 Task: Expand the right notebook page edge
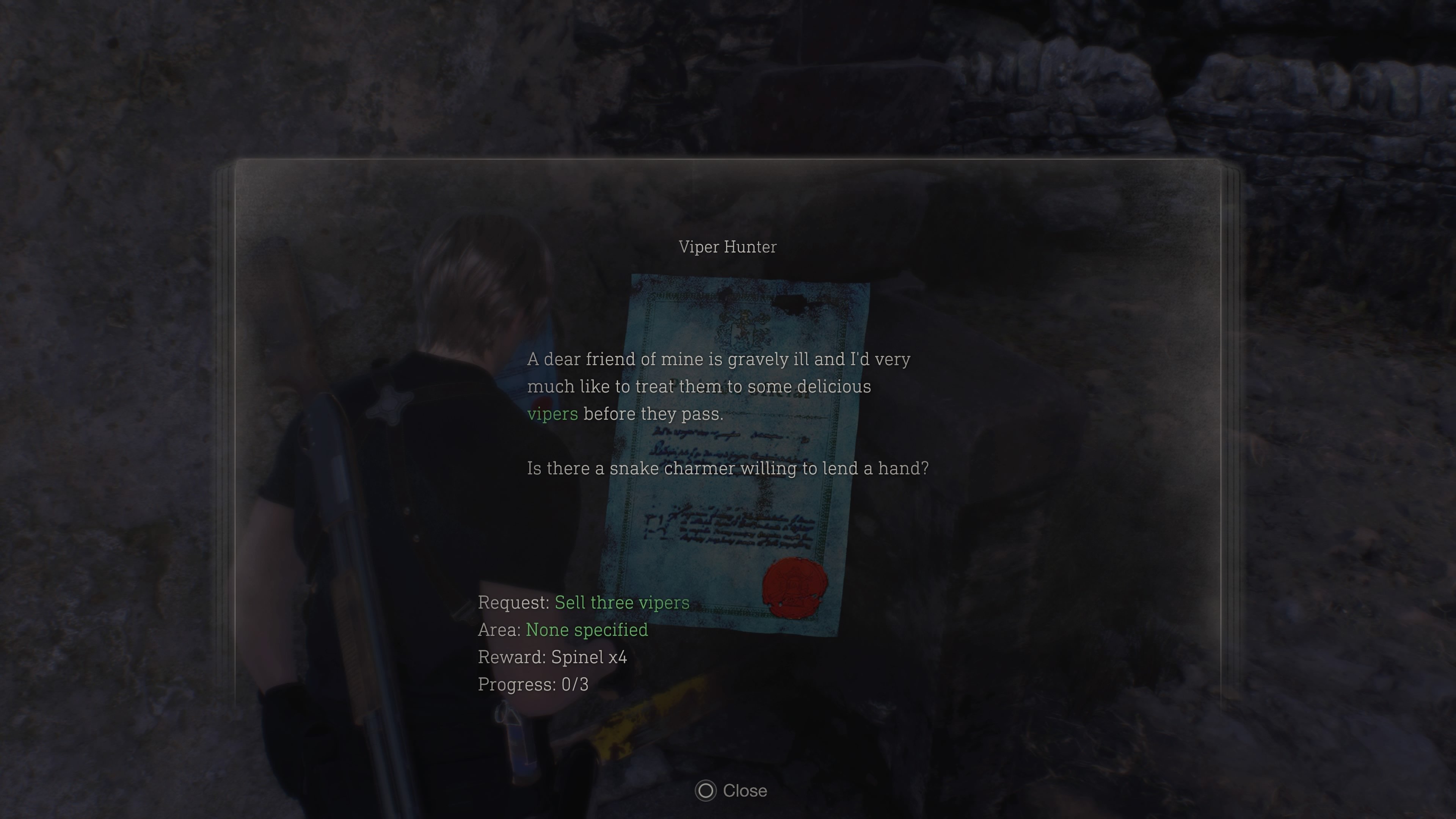[x=1227, y=452]
